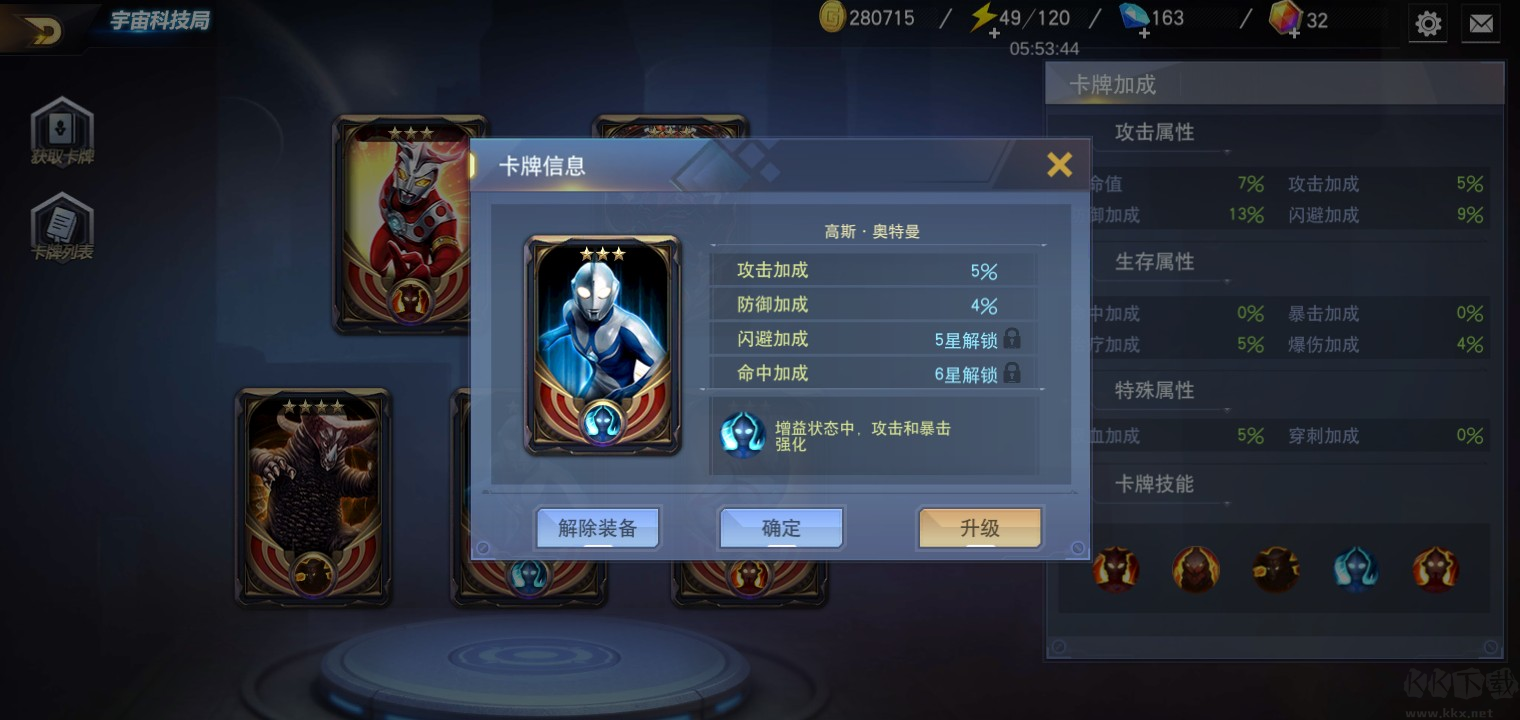Open the mail inbox icon

tap(1482, 23)
